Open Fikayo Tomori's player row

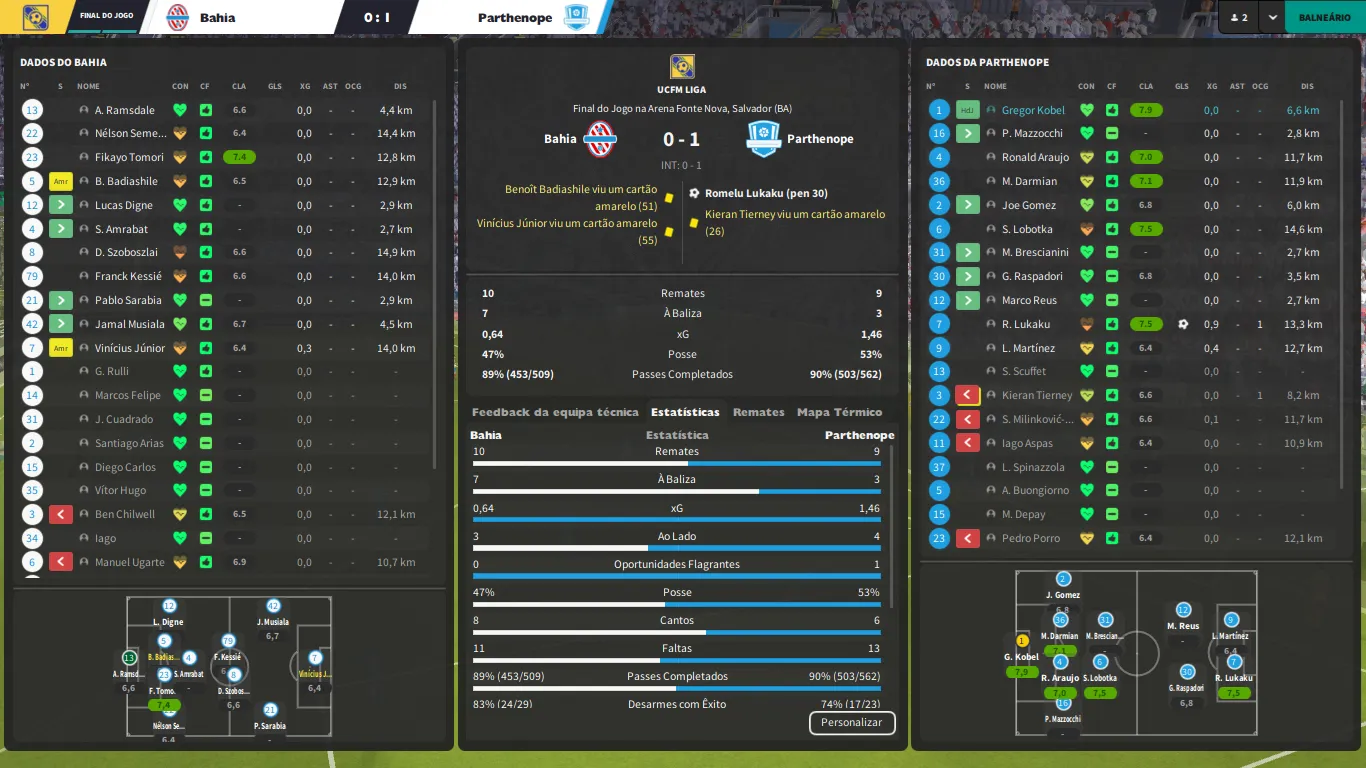128,157
